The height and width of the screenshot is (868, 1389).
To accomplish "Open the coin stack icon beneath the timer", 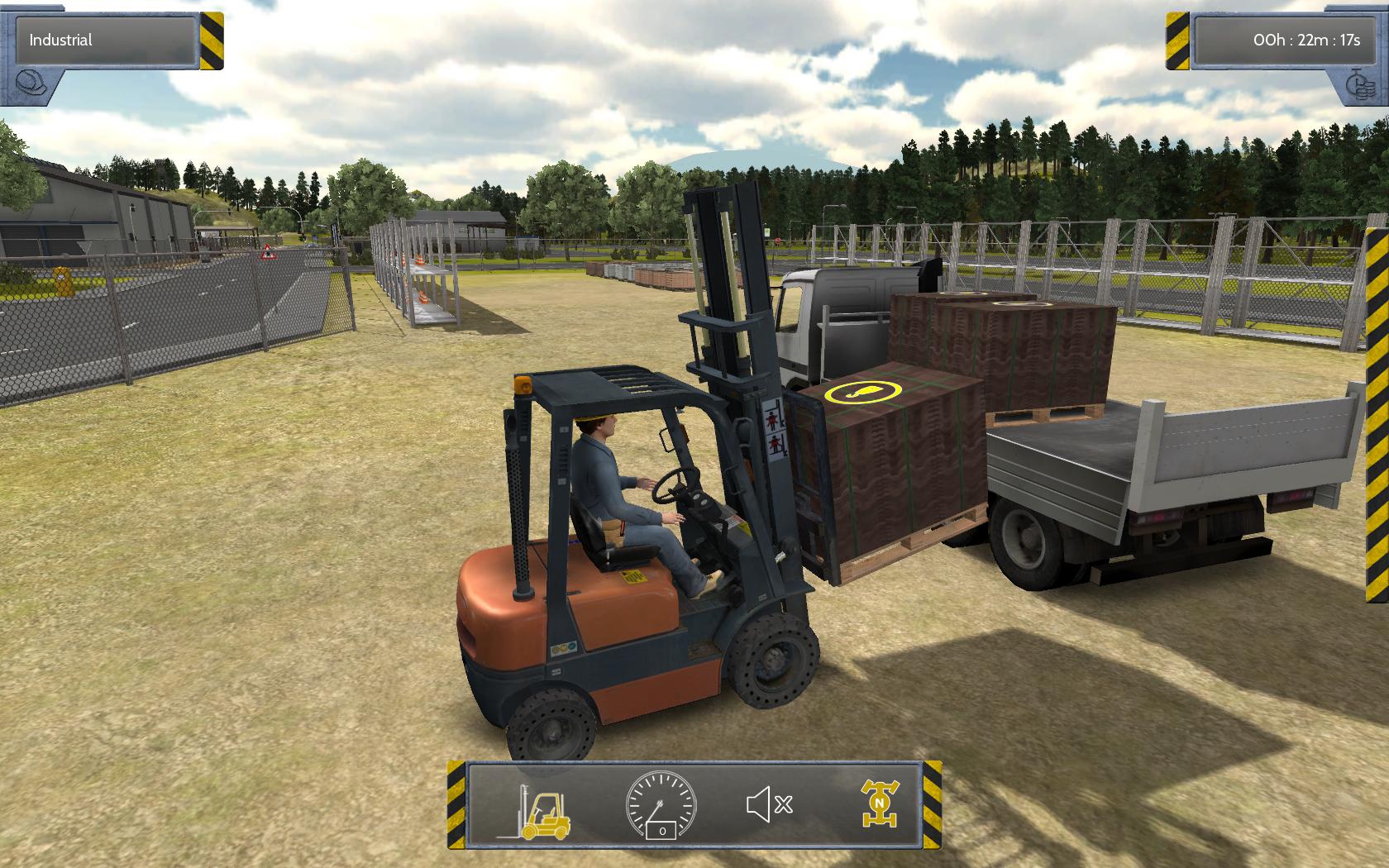I will pyautogui.click(x=1363, y=85).
